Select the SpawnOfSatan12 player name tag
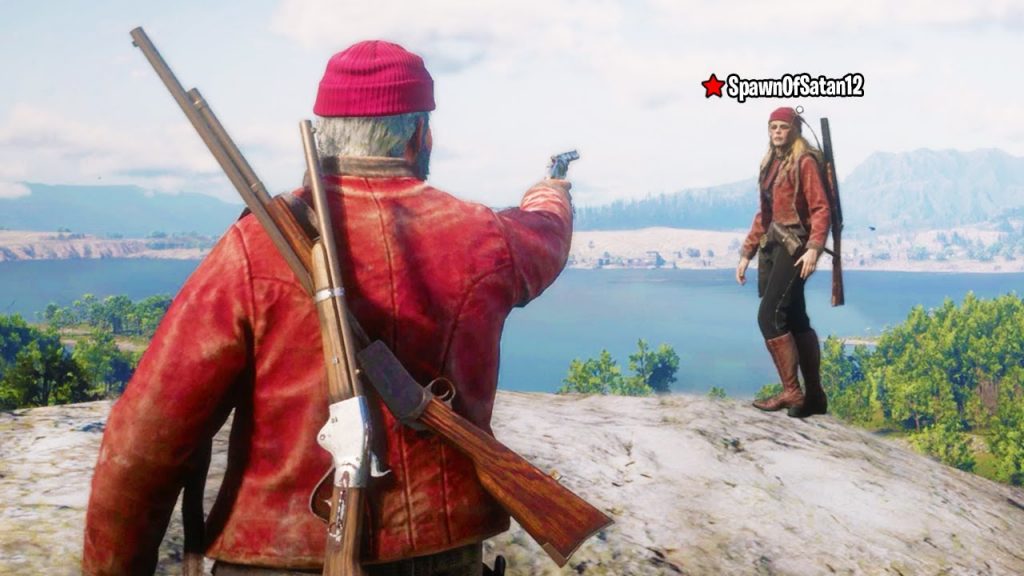 [x=795, y=87]
